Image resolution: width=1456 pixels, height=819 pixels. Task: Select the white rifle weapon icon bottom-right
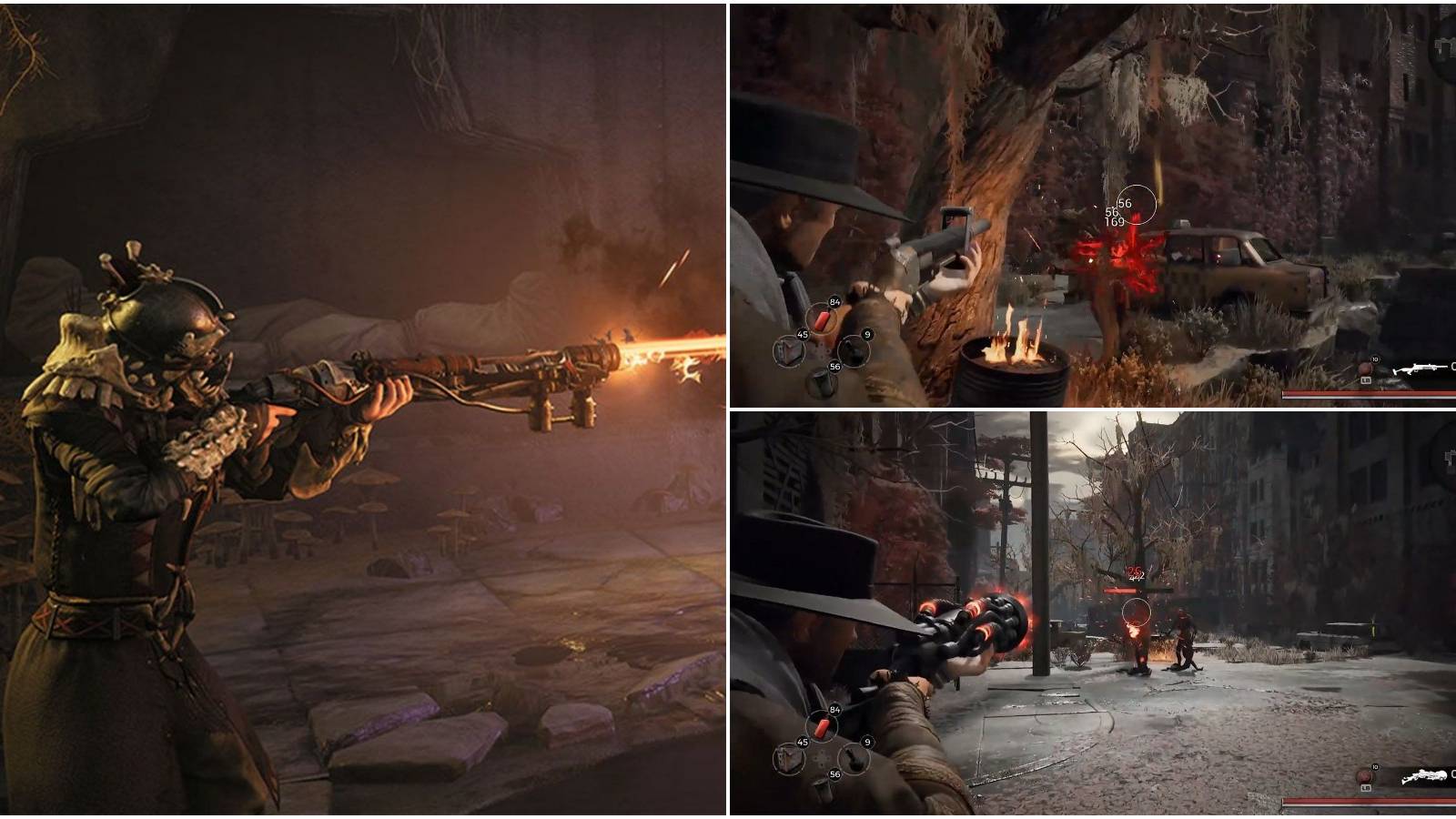pyautogui.click(x=1424, y=775)
